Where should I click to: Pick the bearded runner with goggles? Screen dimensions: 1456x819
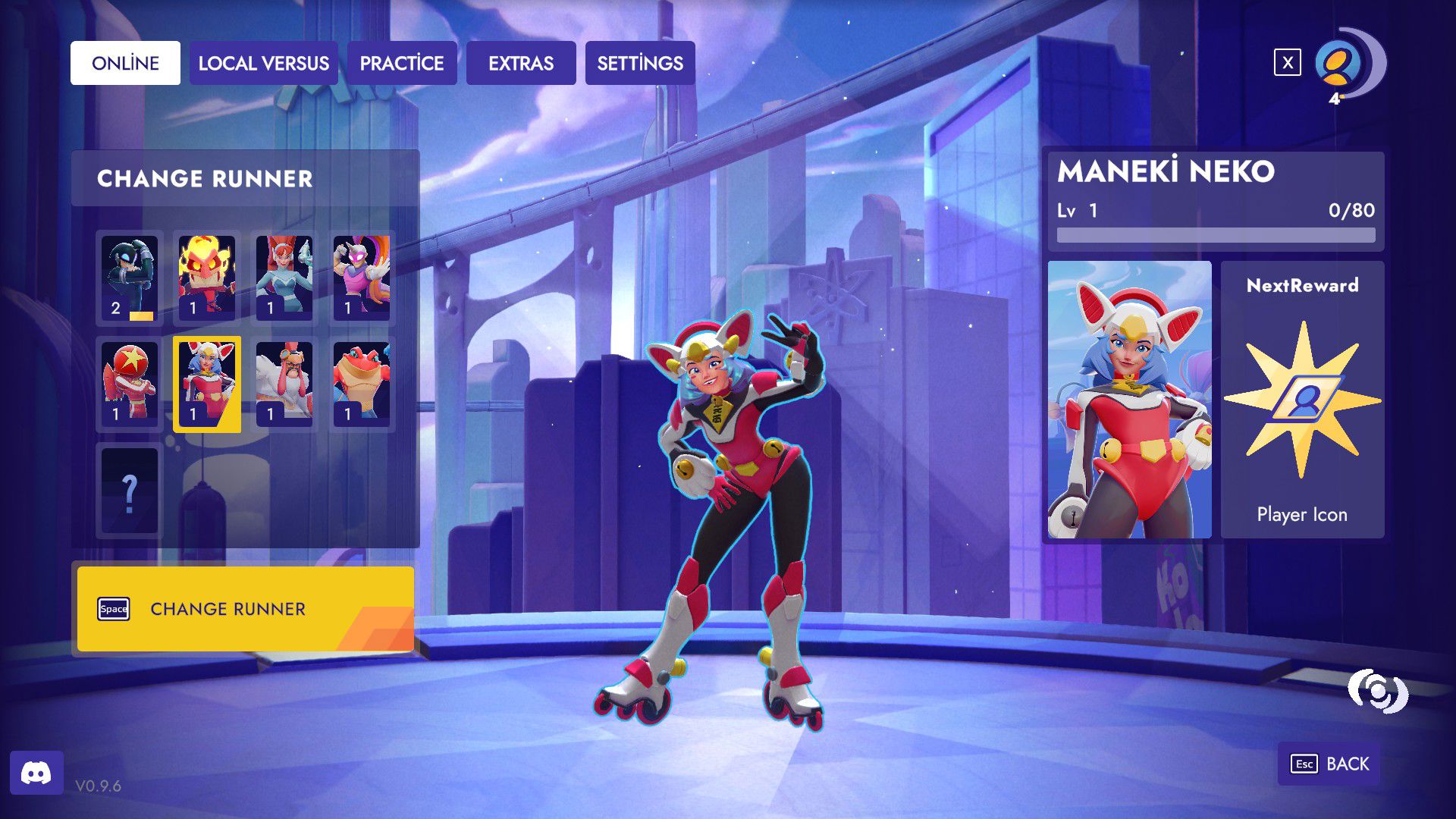(x=284, y=384)
